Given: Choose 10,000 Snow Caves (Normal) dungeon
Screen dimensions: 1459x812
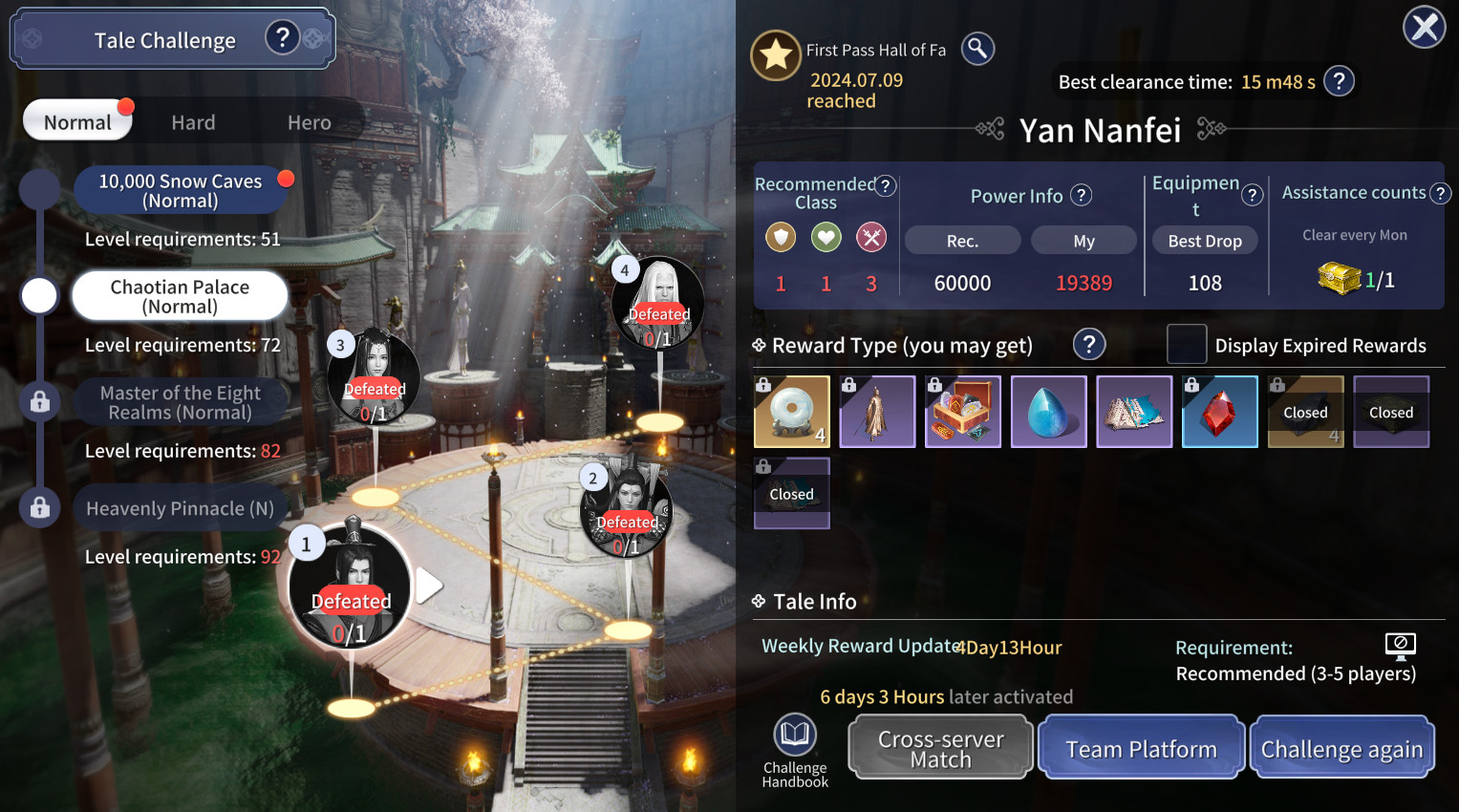Looking at the screenshot, I should pyautogui.click(x=181, y=190).
